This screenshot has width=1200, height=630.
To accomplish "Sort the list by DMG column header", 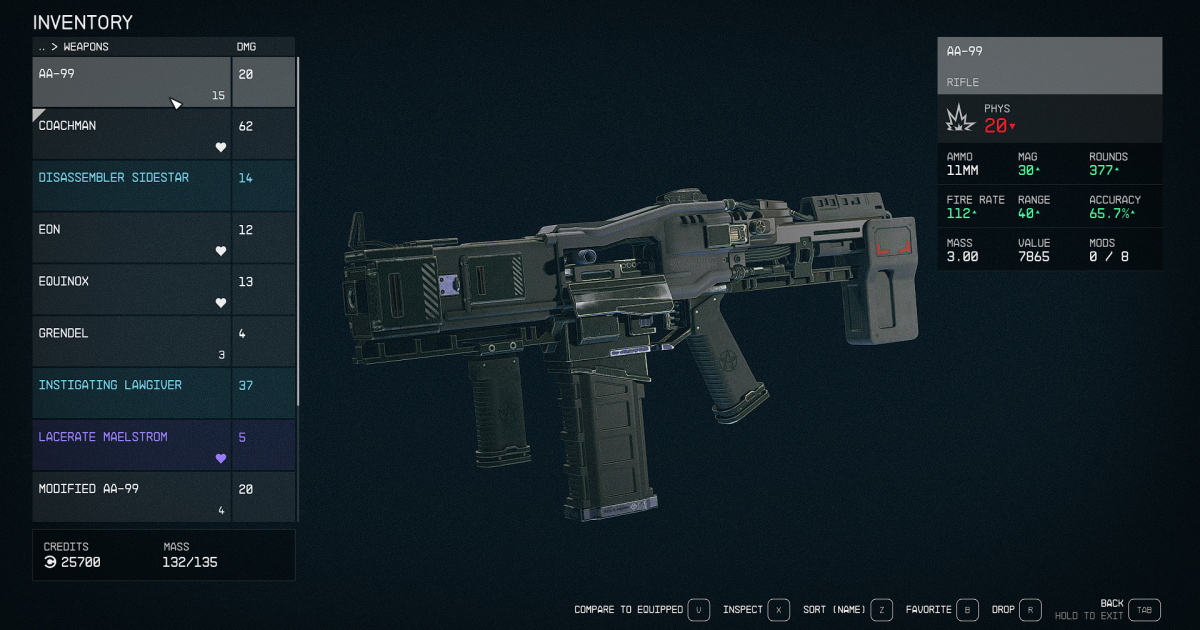I will coord(246,47).
